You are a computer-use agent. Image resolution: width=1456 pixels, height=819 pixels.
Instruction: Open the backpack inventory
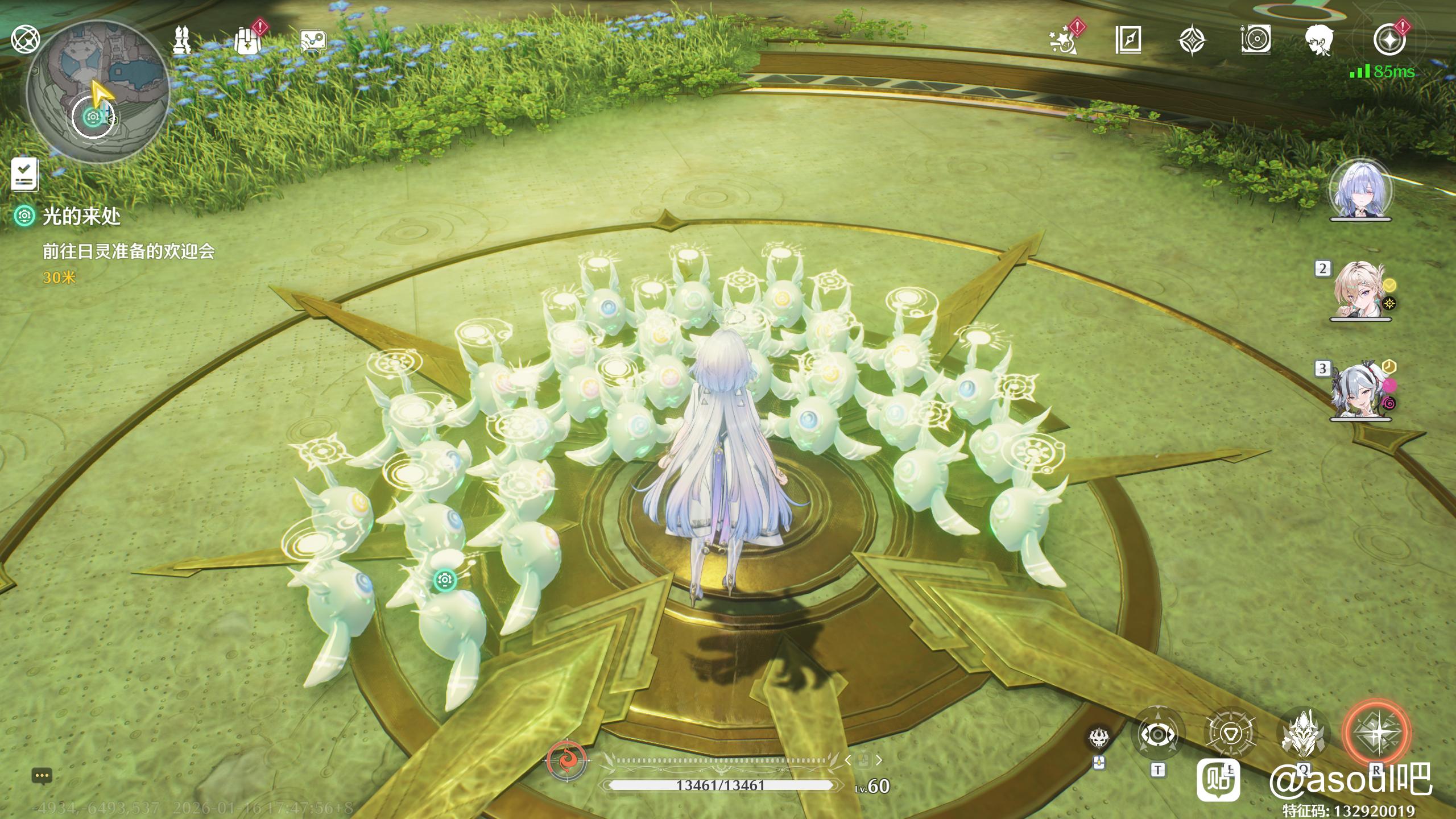247,41
